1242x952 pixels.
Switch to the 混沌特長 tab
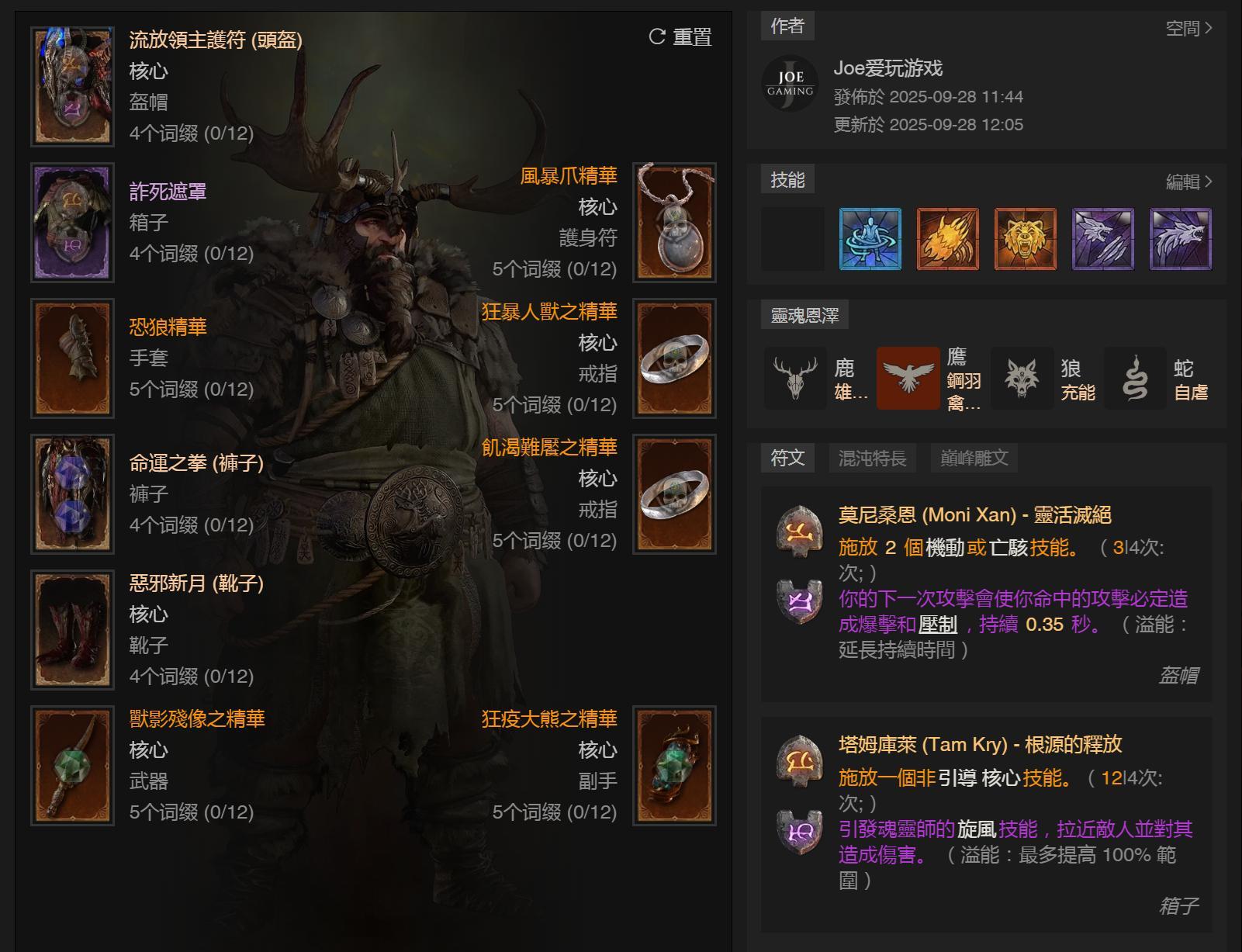(x=870, y=458)
